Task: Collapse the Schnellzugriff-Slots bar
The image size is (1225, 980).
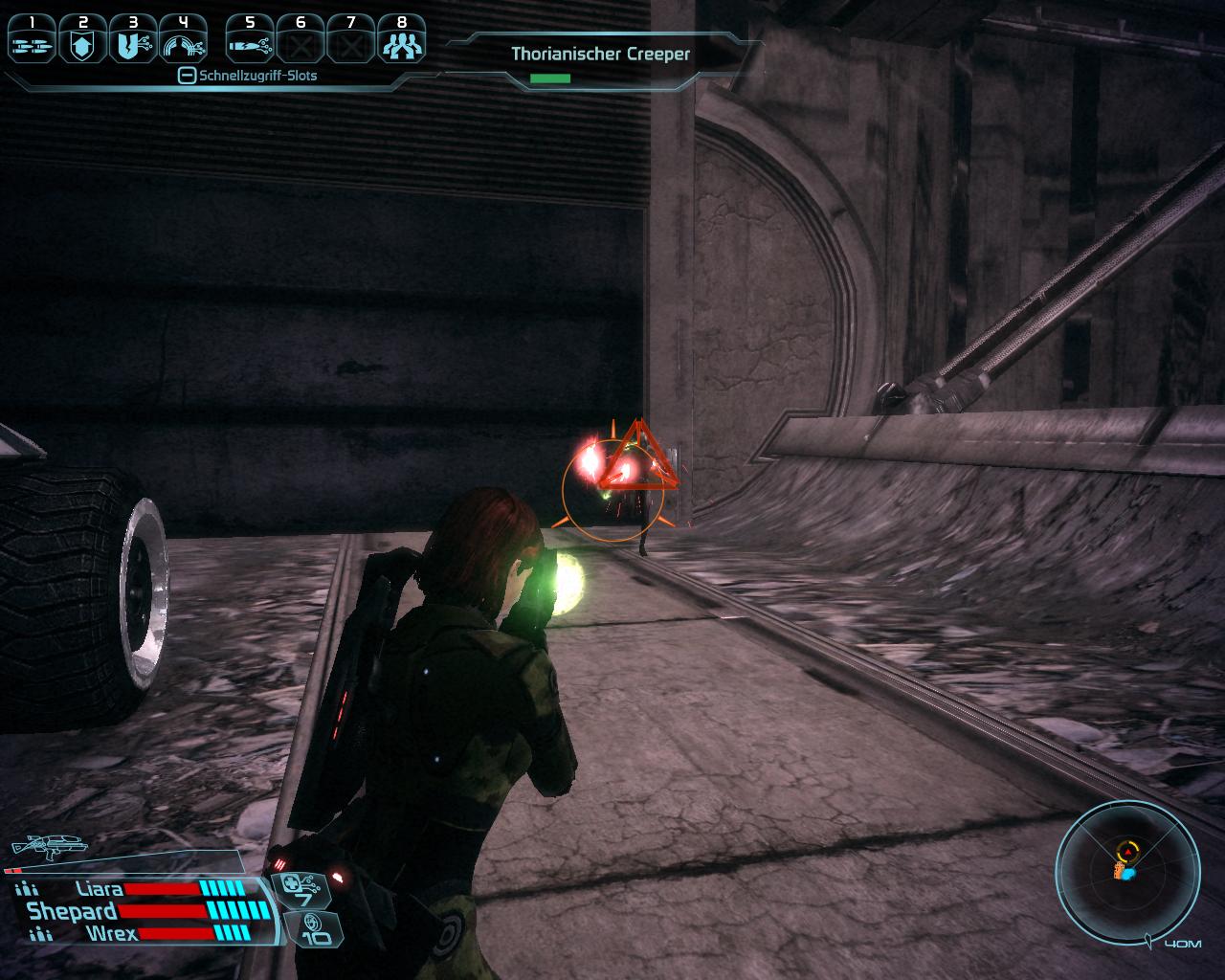Action: pos(188,76)
